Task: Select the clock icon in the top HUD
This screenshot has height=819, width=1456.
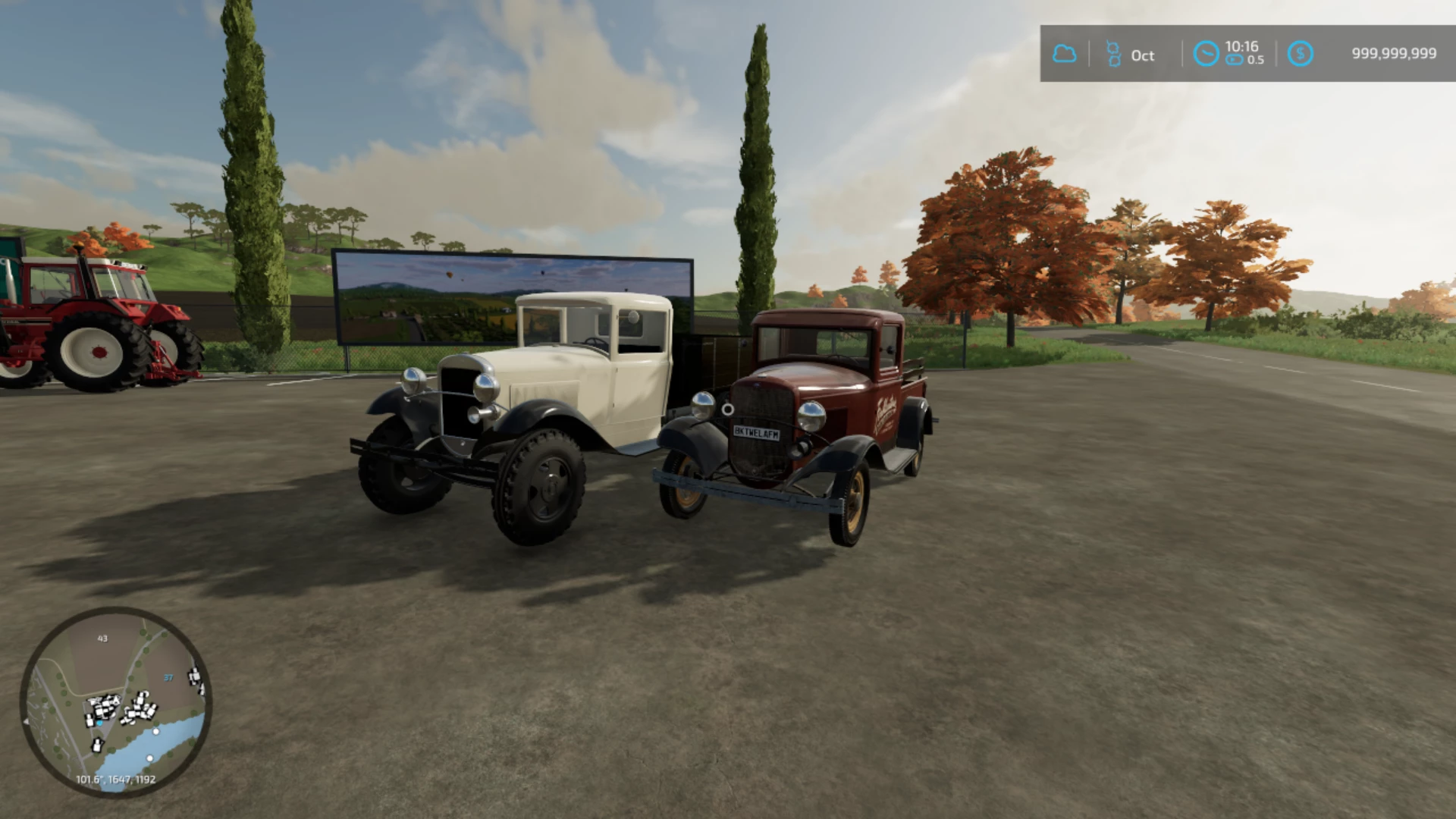Action: pos(1206,53)
